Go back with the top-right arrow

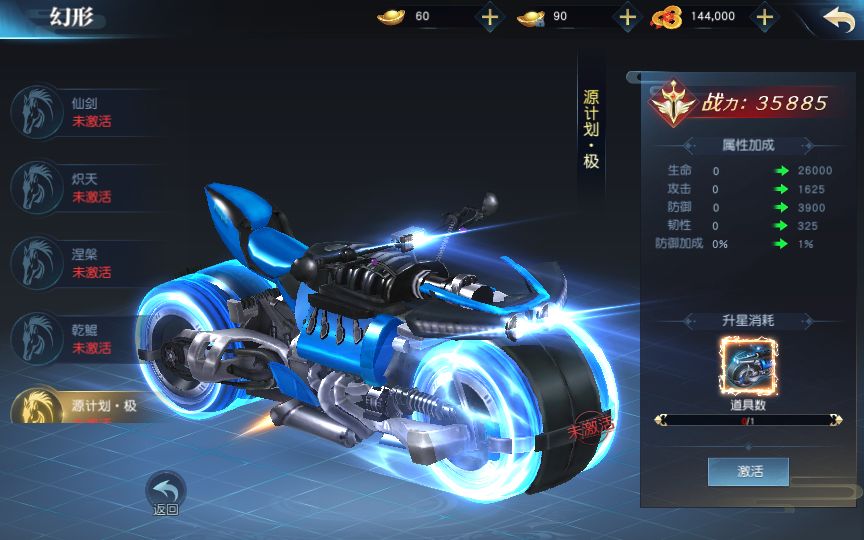[x=838, y=17]
